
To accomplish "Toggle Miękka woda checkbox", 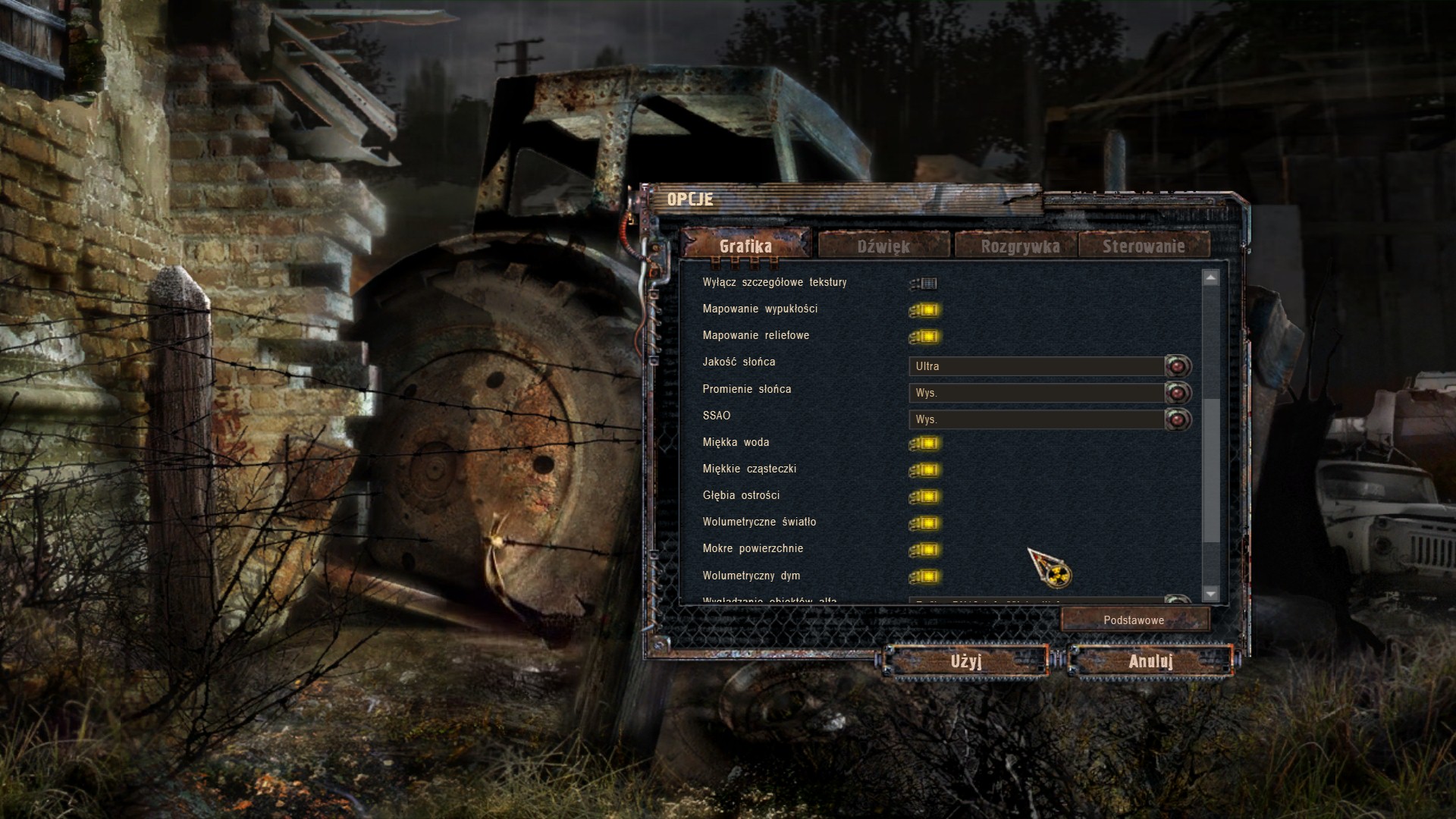I will 926,444.
